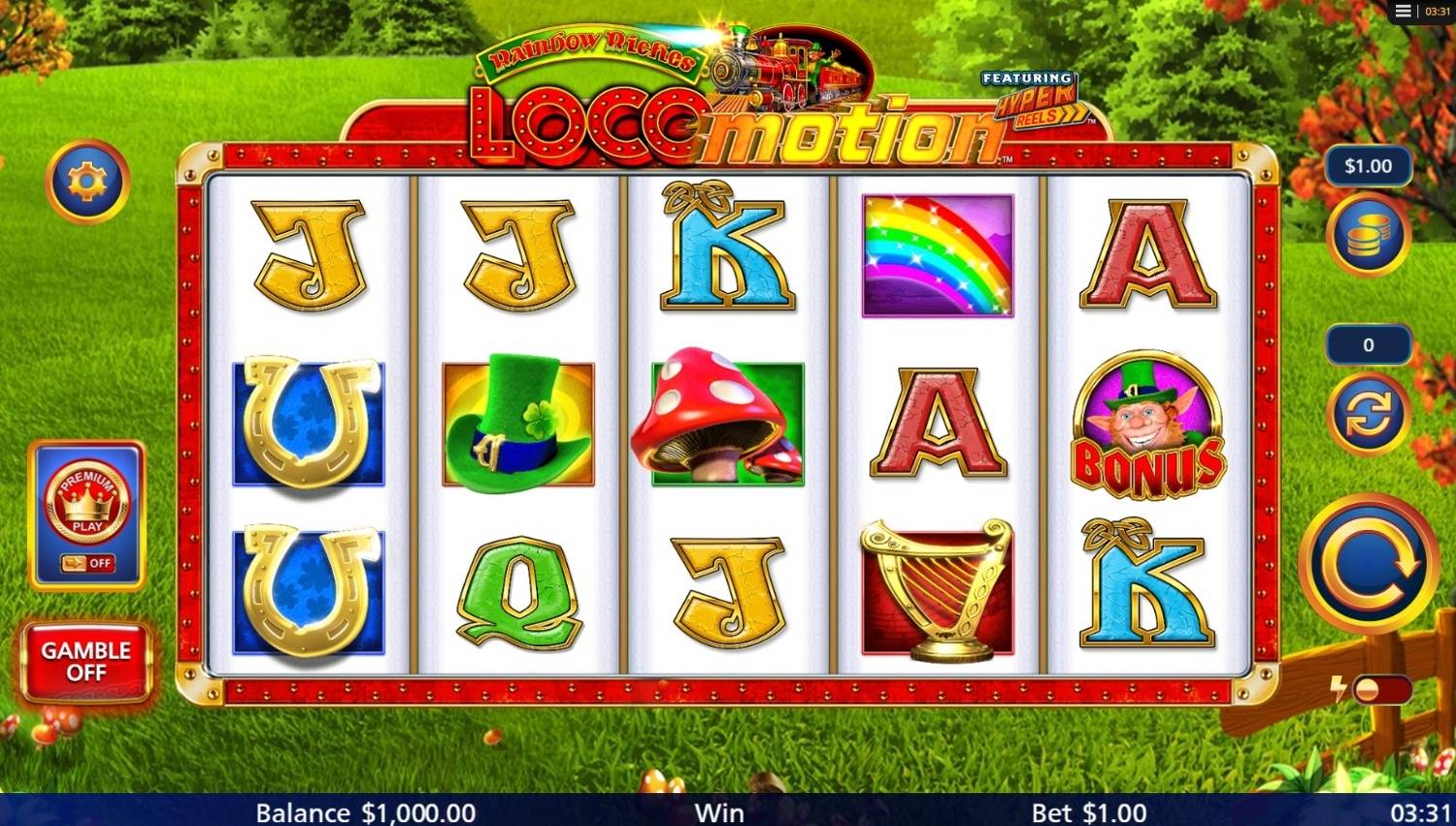This screenshot has height=826, width=1456.
Task: Click the Premium Play crown badge
Action: coord(87,500)
